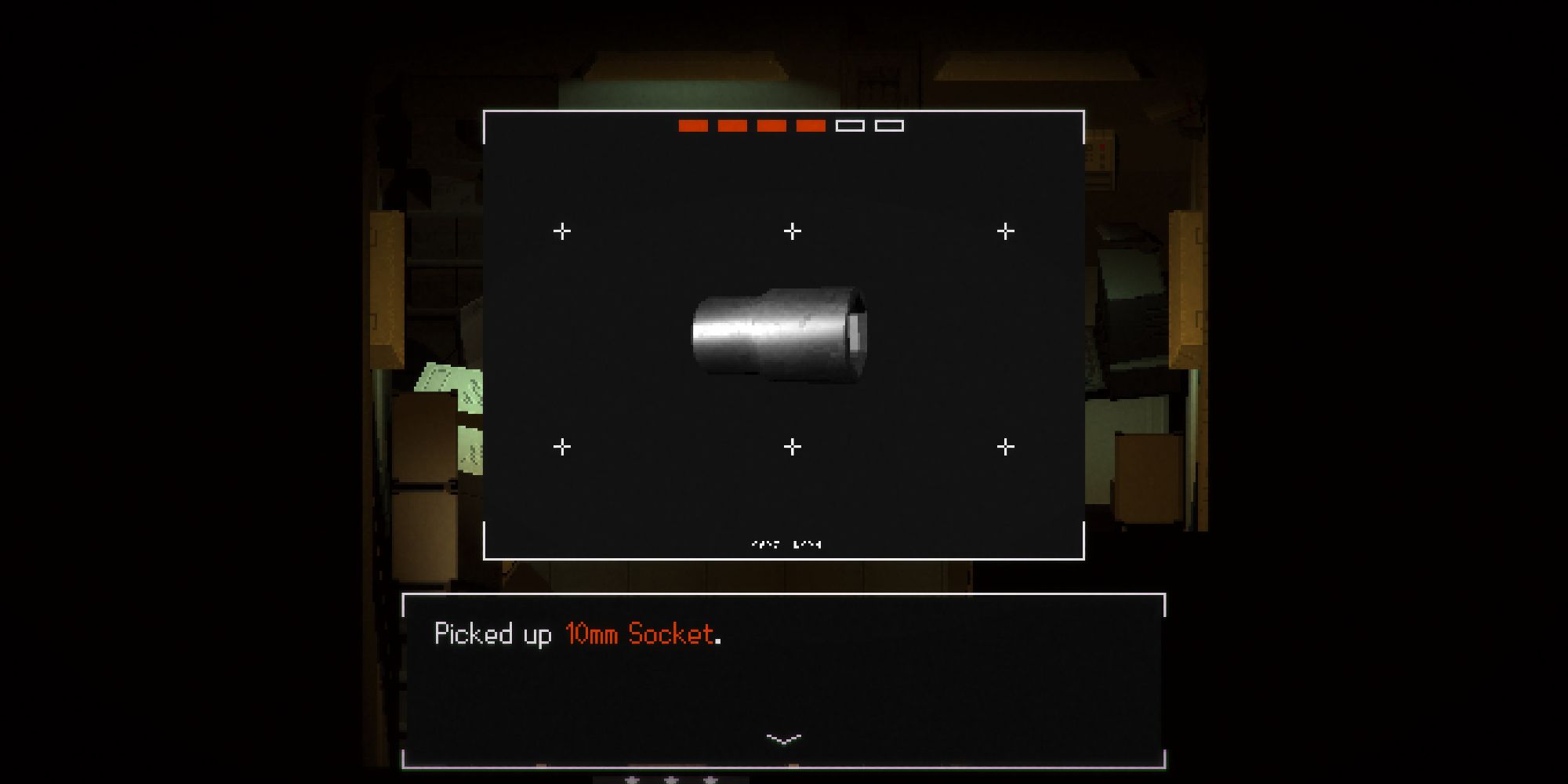Click the top-right crosshair marker

click(x=1004, y=230)
